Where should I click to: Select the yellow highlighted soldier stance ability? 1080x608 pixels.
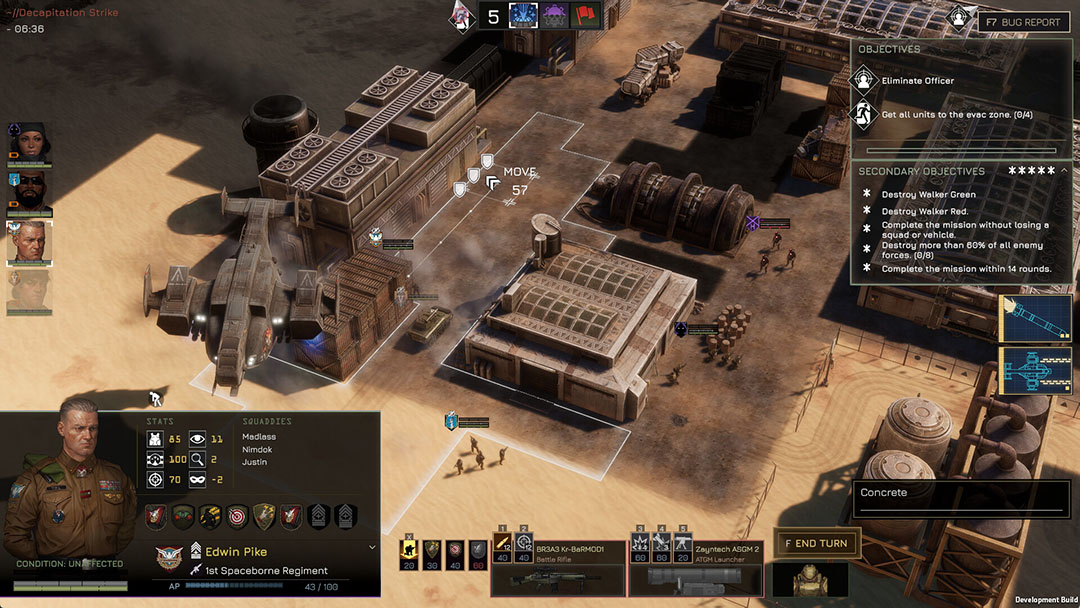pos(409,552)
